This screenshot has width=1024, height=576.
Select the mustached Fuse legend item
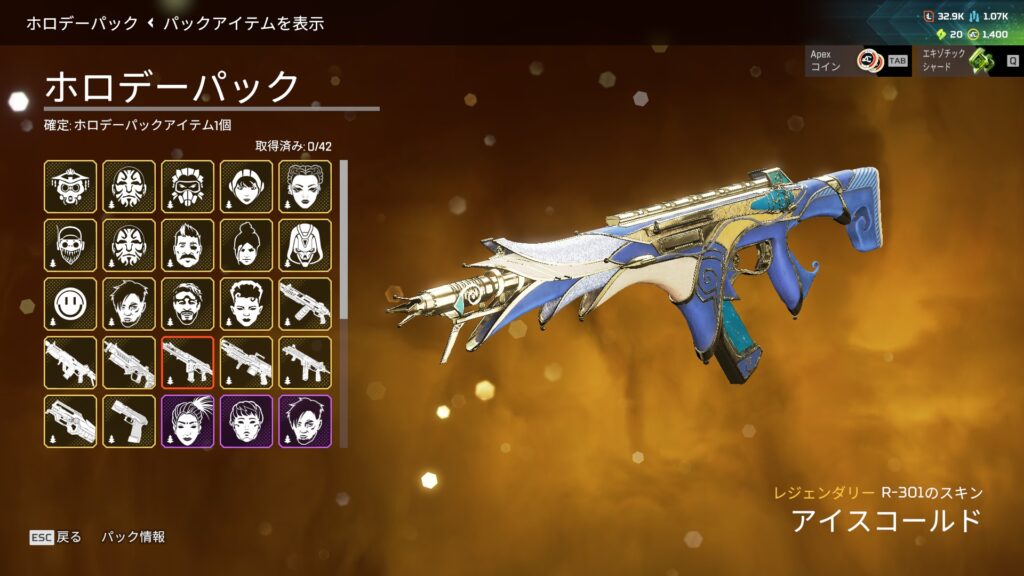click(188, 245)
